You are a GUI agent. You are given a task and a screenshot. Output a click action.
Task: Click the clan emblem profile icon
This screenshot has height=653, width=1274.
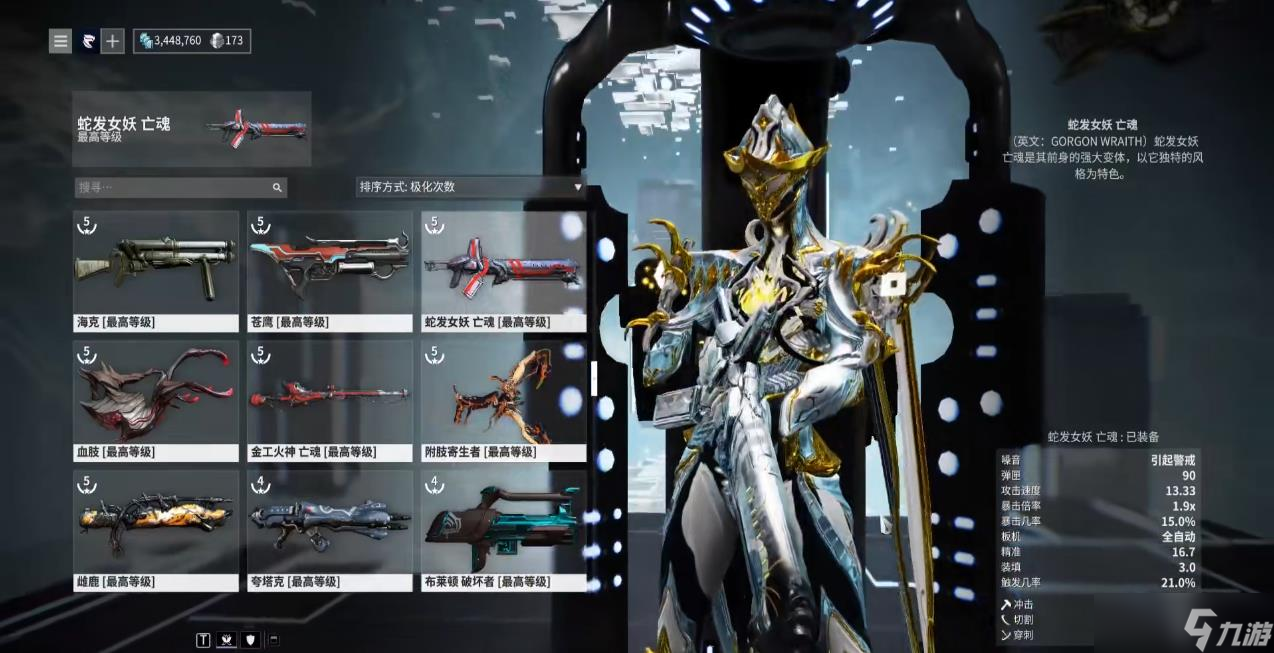click(x=88, y=41)
